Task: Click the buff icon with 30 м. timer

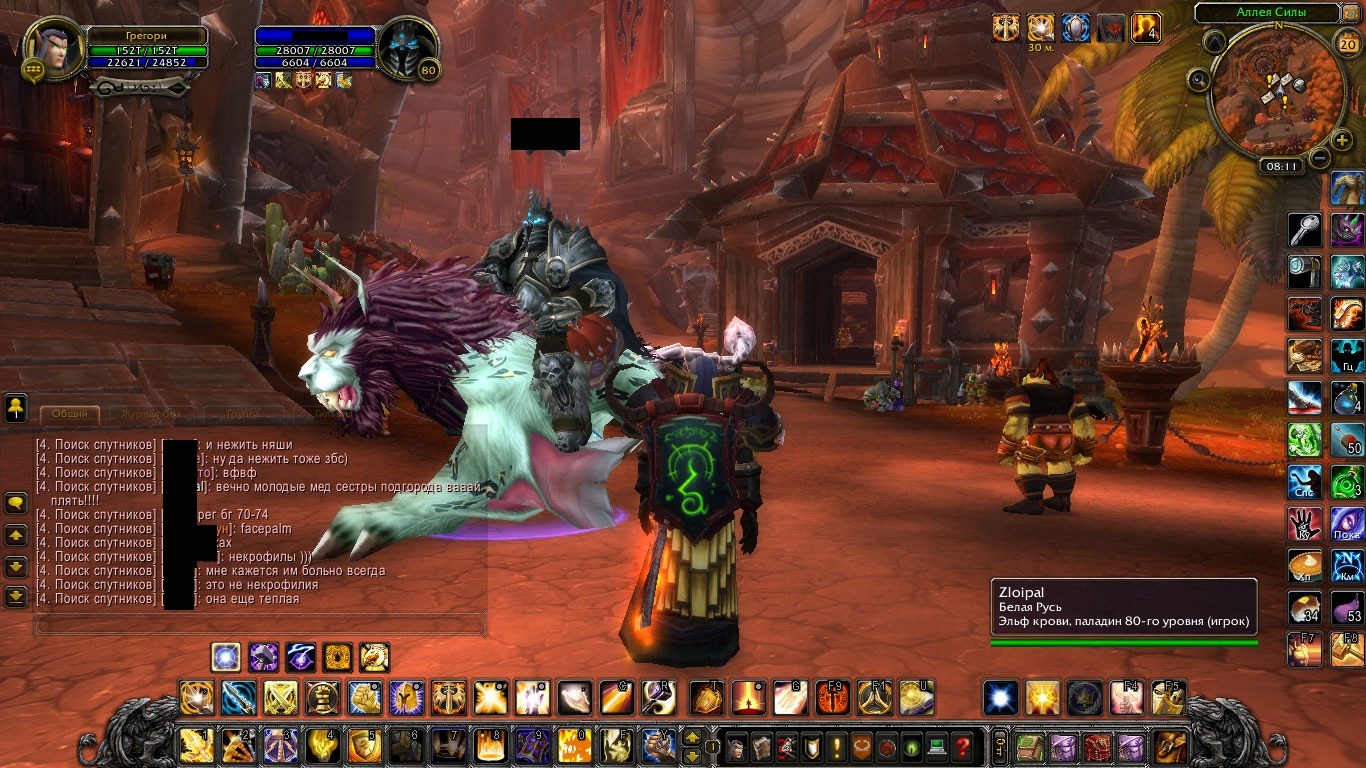Action: pyautogui.click(x=1041, y=28)
